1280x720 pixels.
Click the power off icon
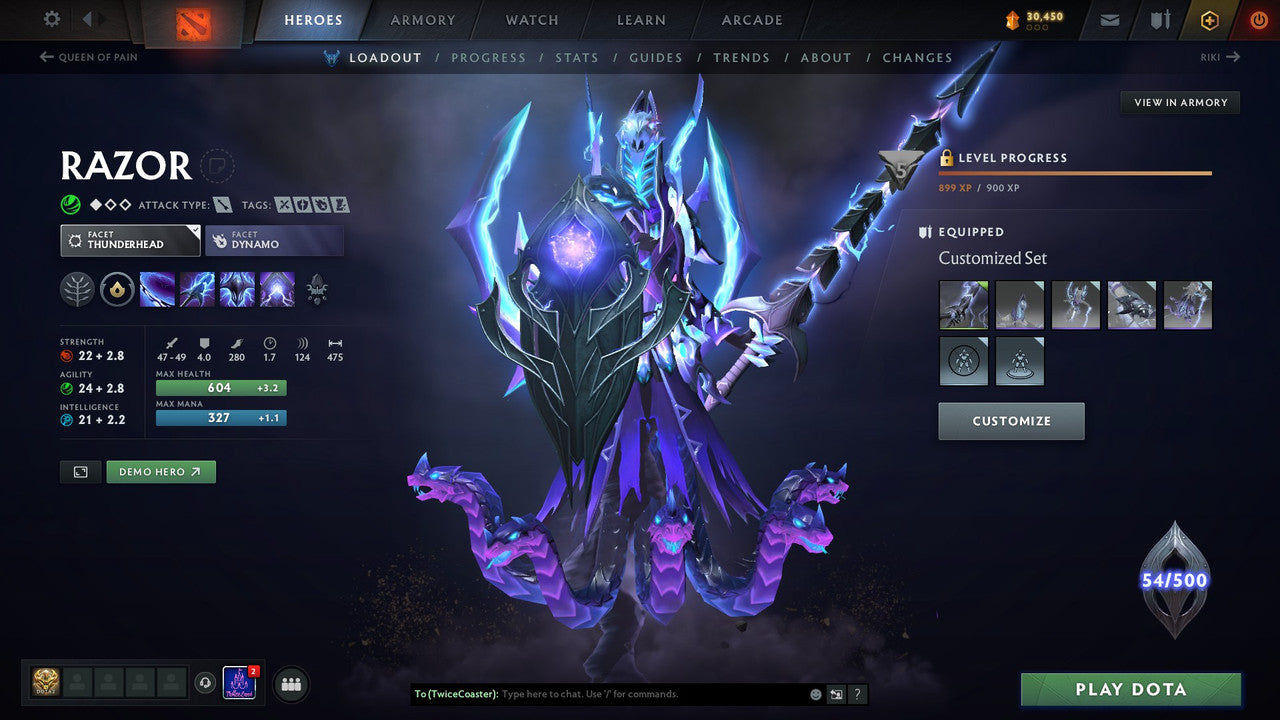click(x=1258, y=19)
